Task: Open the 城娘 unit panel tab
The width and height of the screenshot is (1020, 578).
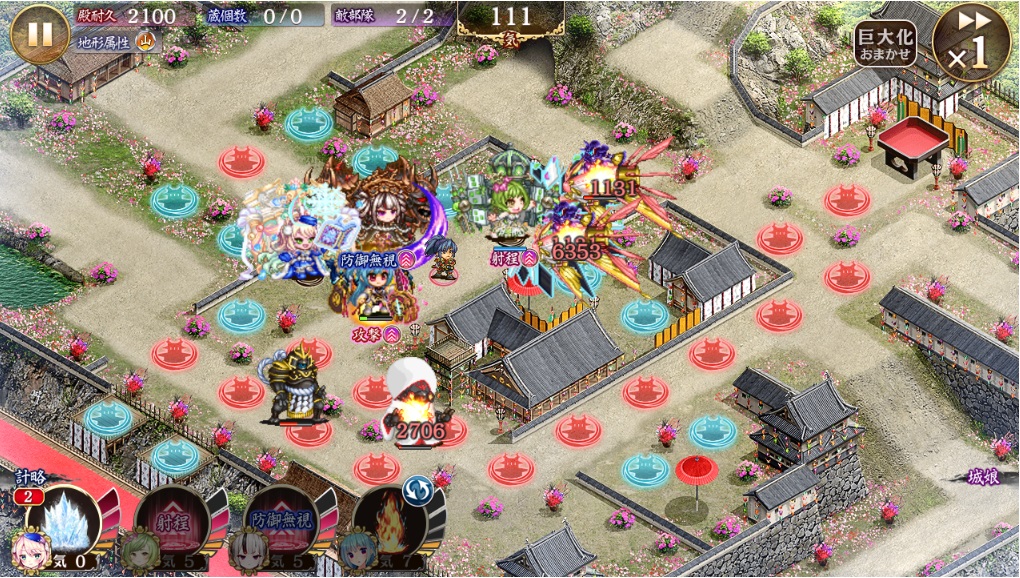Action: click(984, 478)
